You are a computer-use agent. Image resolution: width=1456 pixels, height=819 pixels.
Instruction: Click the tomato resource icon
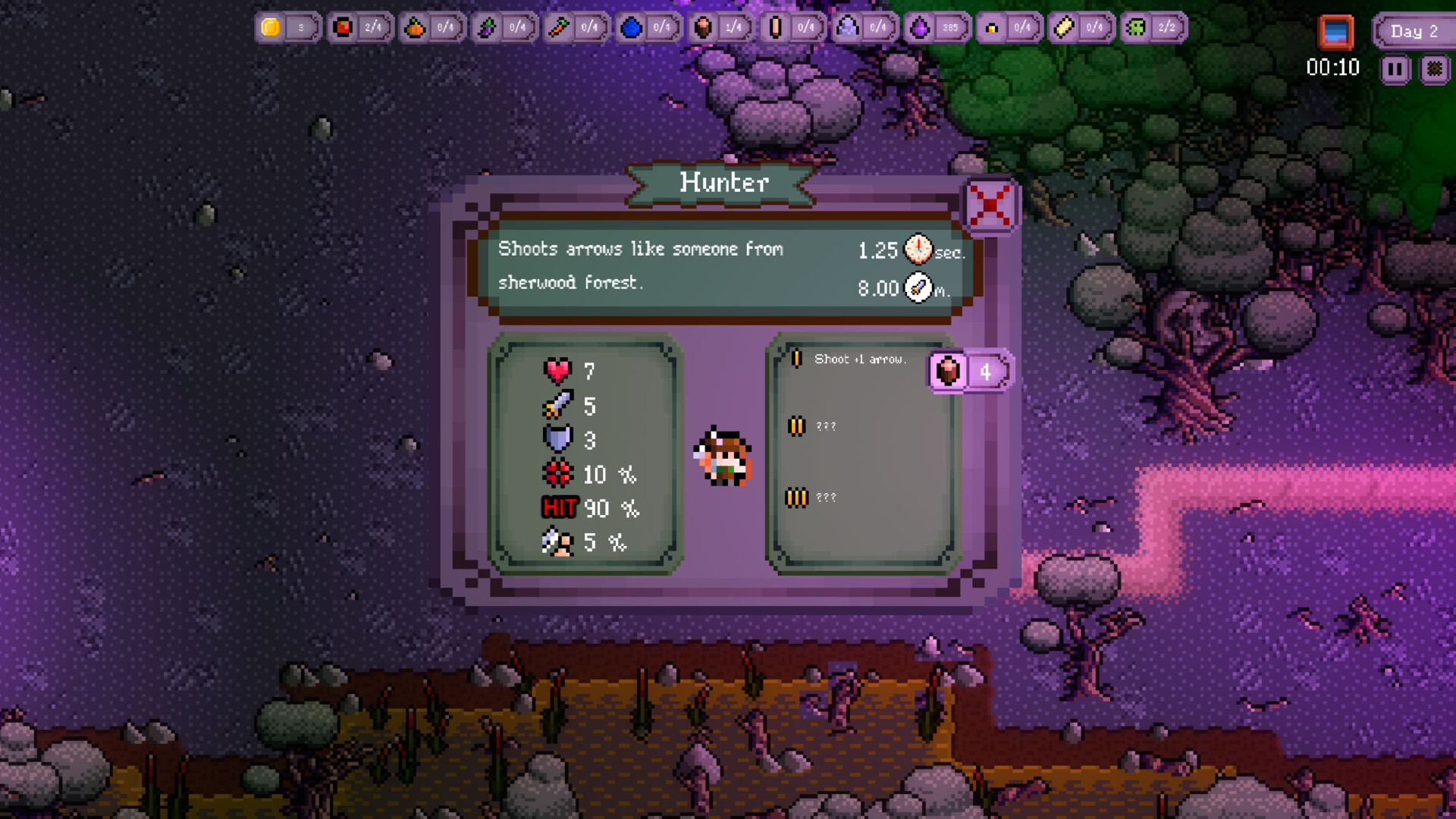(x=343, y=27)
